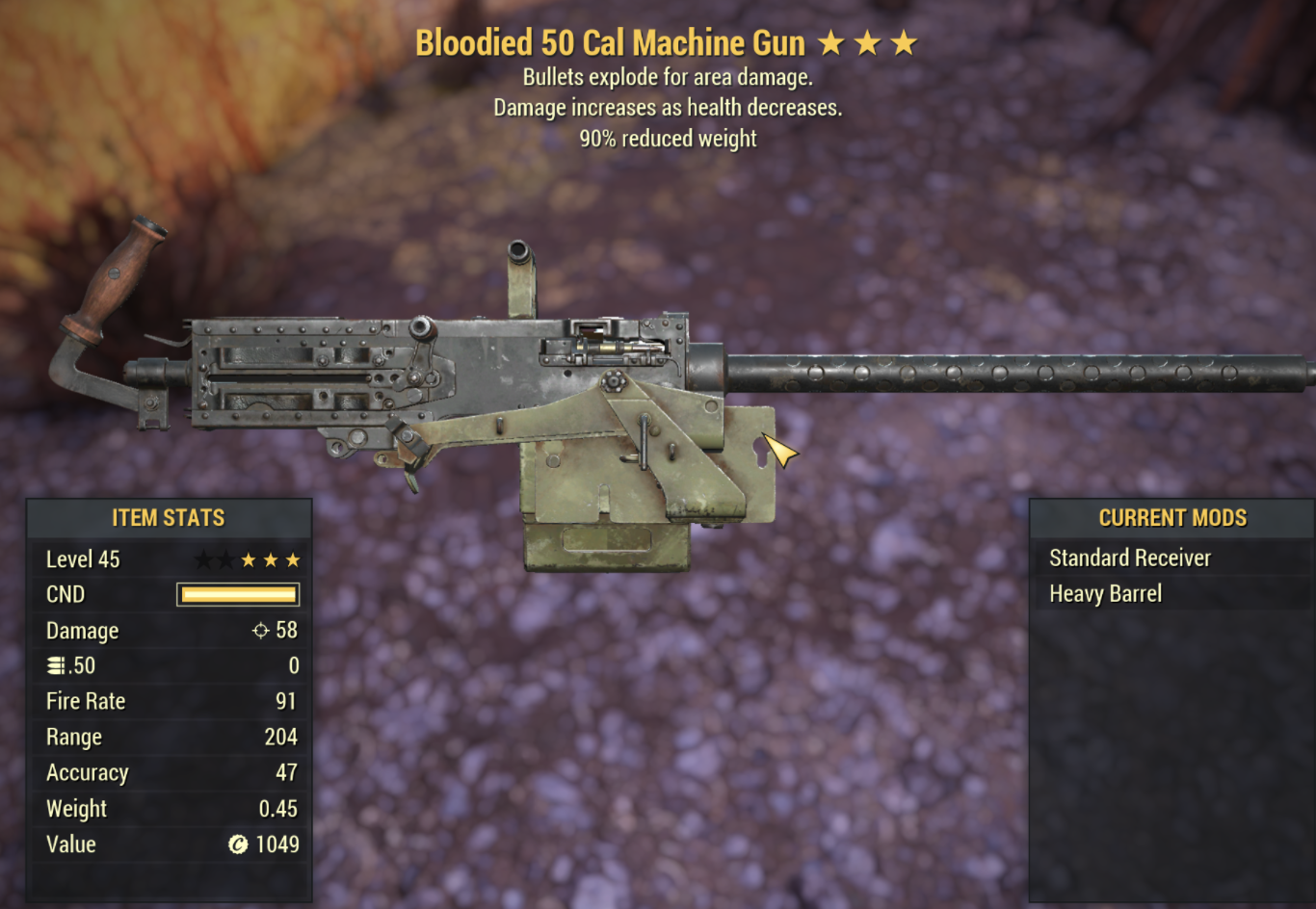Click the yellow CND condition bar

coord(236,594)
